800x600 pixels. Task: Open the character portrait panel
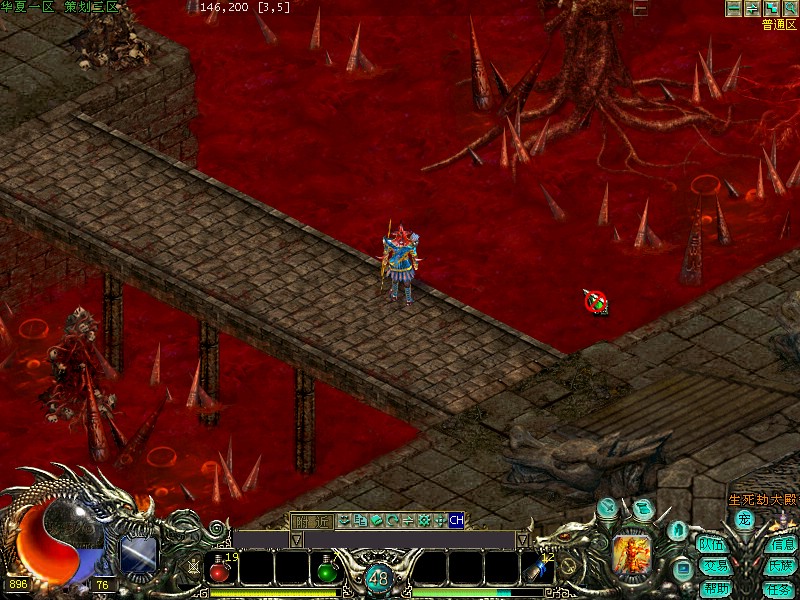point(632,551)
